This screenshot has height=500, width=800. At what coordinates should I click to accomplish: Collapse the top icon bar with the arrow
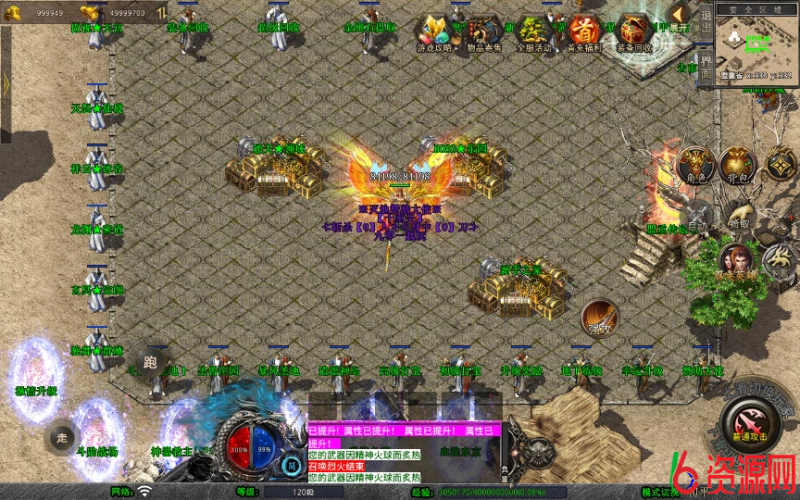[680, 15]
